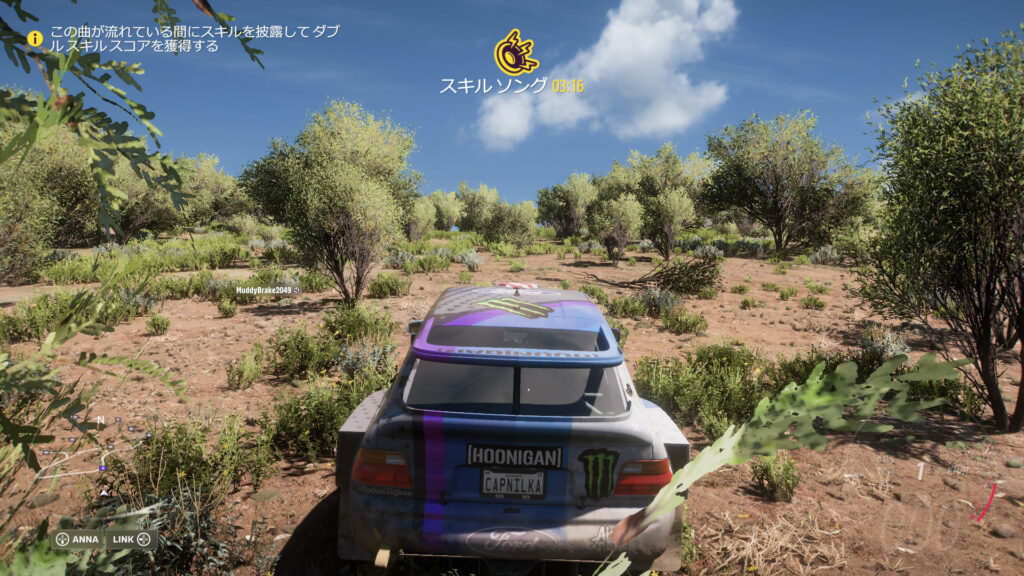Click the yellow info notification icon

pos(36,38)
